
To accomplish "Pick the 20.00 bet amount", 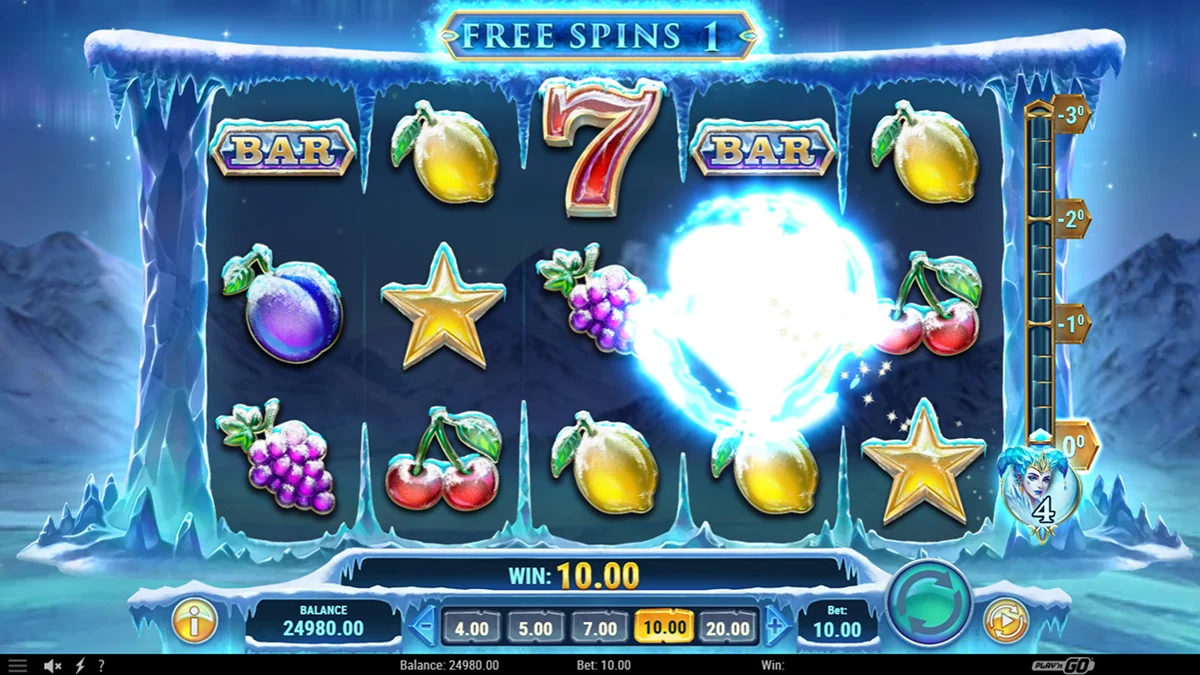I will click(727, 628).
